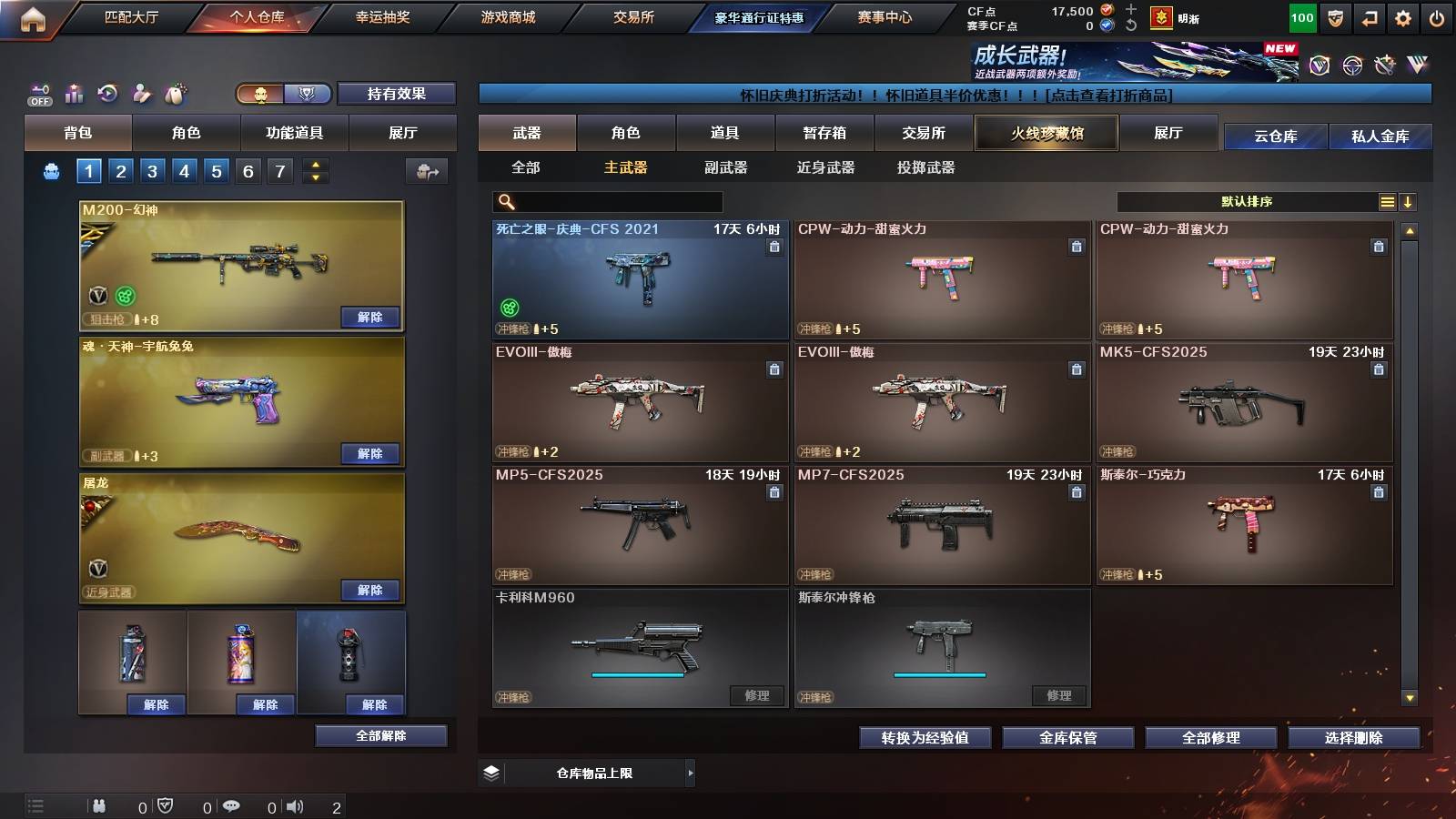Click the power/exit icon top right

click(x=1438, y=16)
